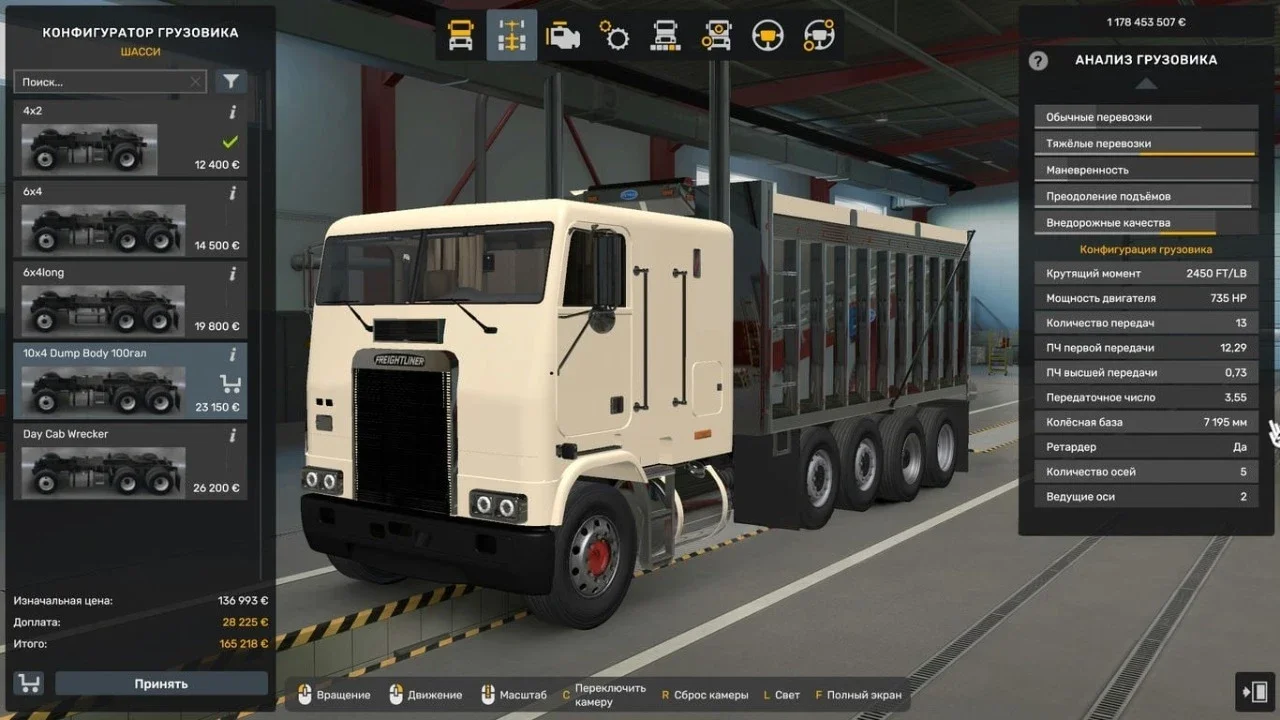Click the shopping cart on 10x4 Dump Body
This screenshot has height=720, width=1280.
pos(231,383)
